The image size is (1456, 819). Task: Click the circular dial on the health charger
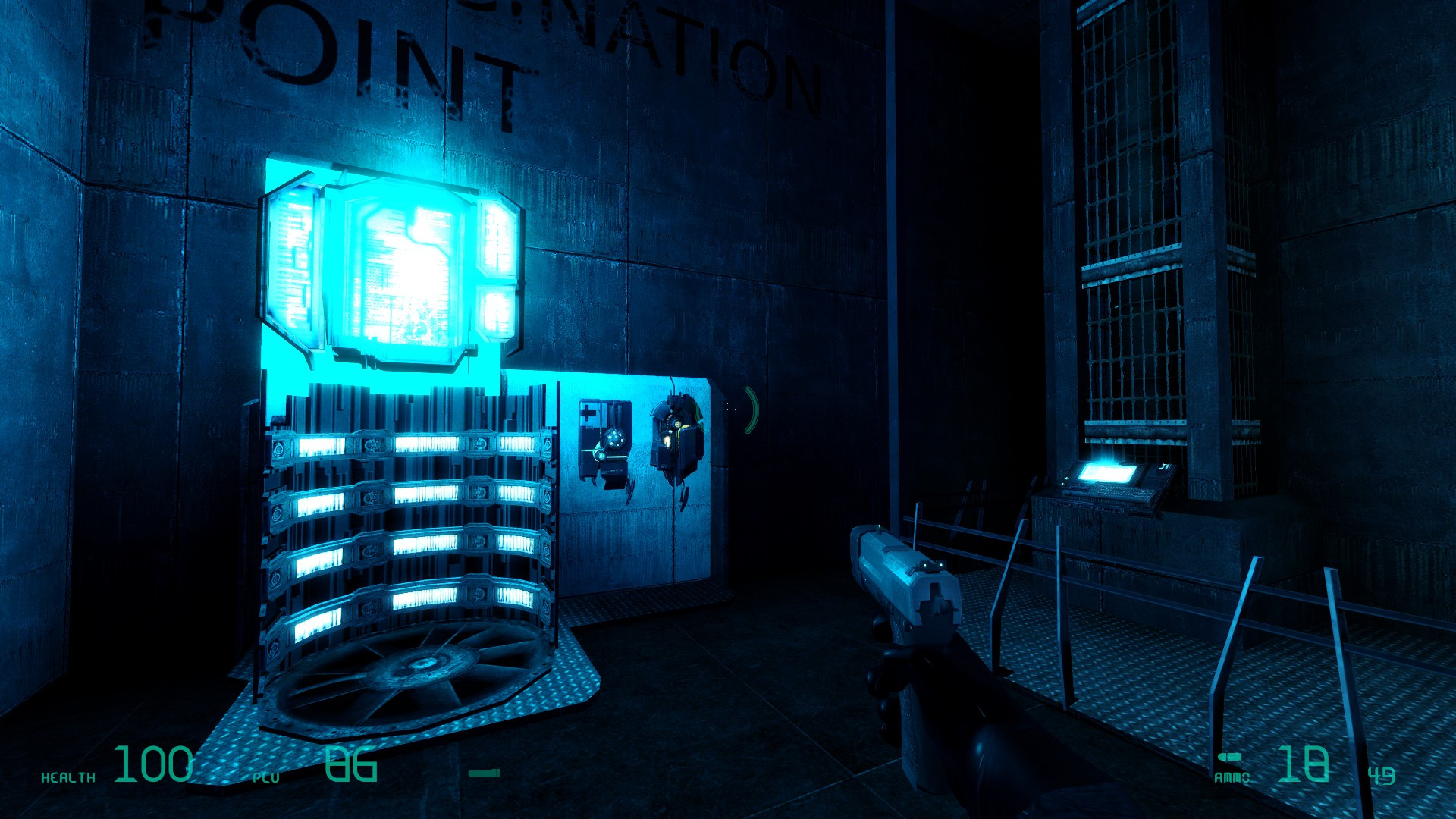point(615,438)
